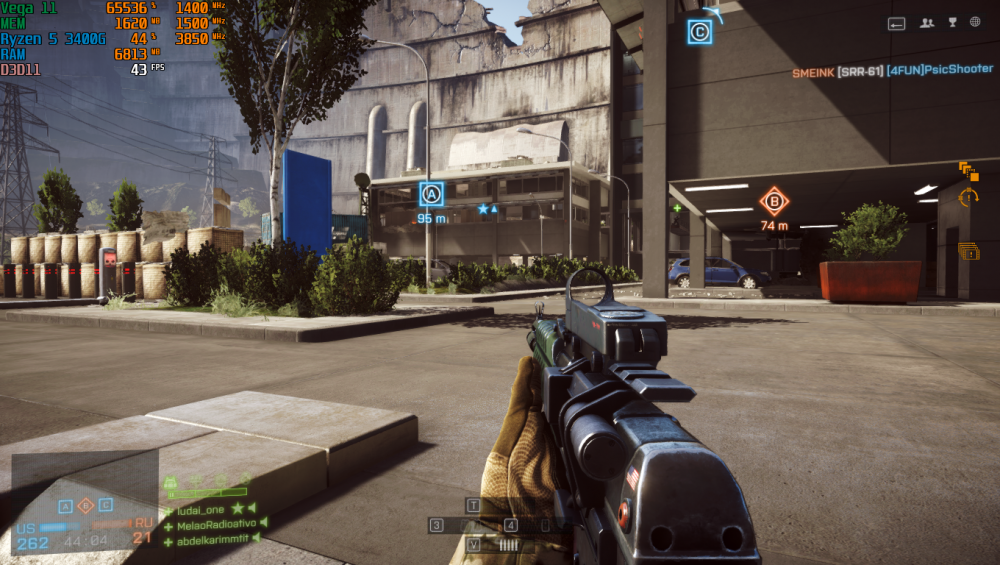Click the back arrow icon
The width and height of the screenshot is (1000, 565).
897,23
